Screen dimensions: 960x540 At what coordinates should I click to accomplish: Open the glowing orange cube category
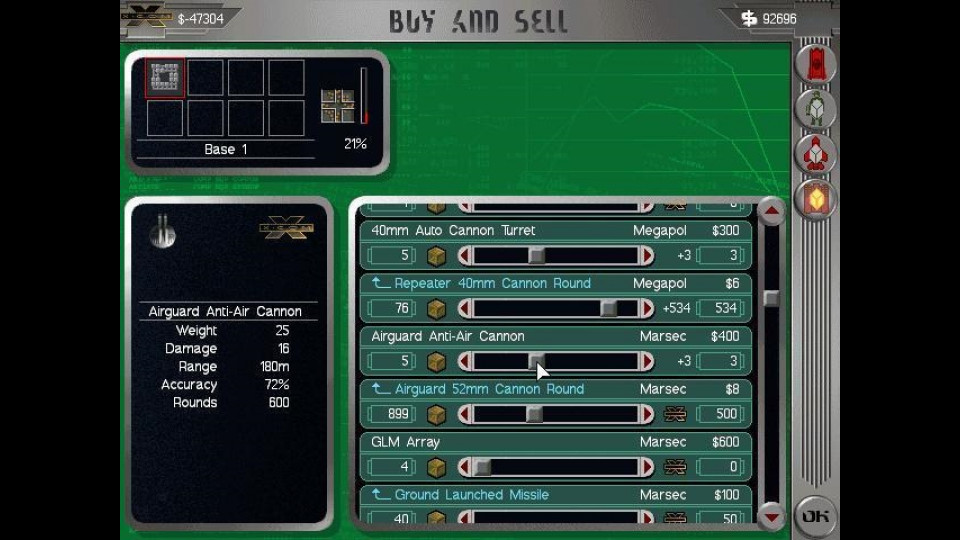click(x=816, y=200)
